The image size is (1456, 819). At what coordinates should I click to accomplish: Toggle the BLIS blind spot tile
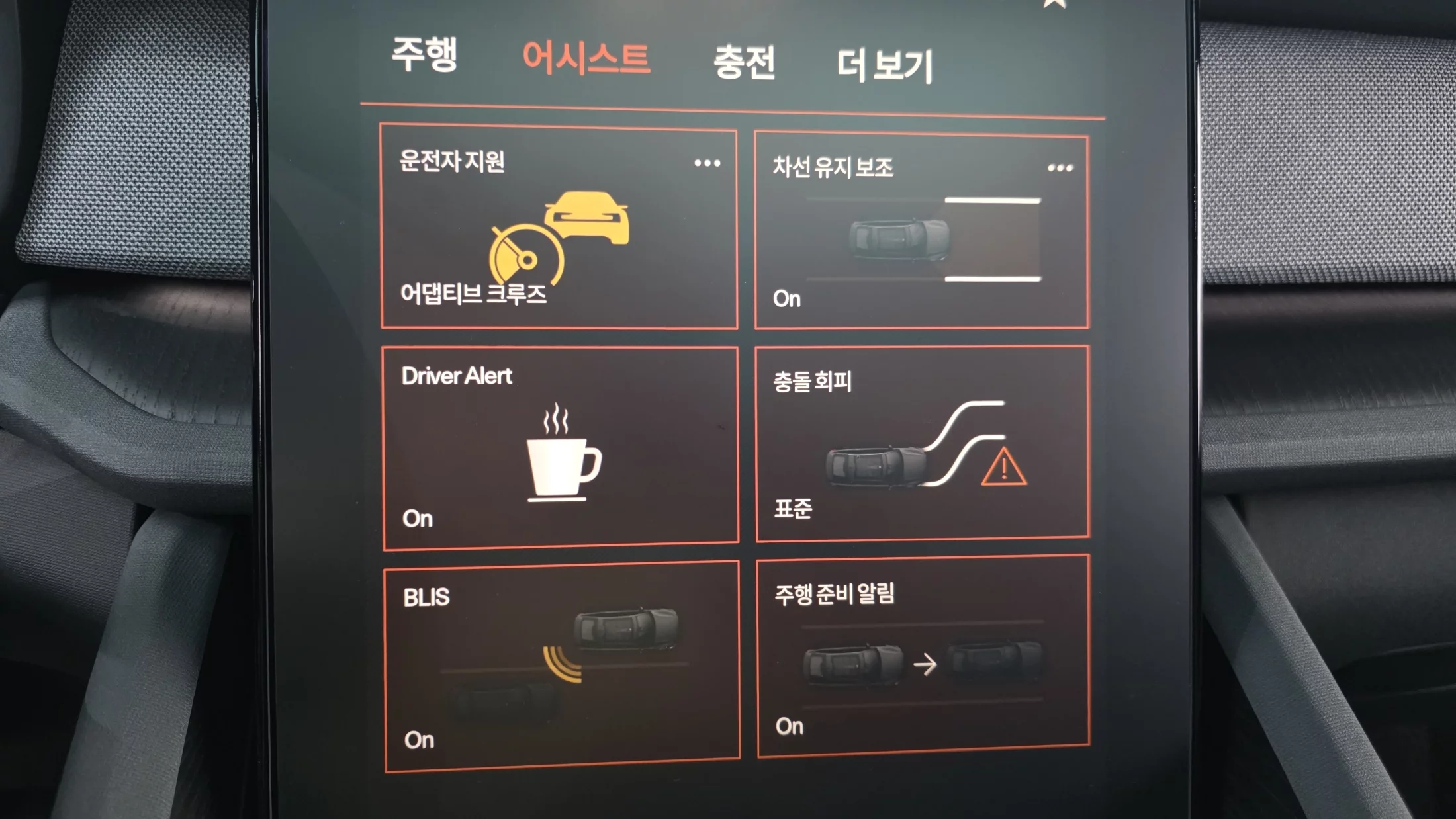(561, 666)
